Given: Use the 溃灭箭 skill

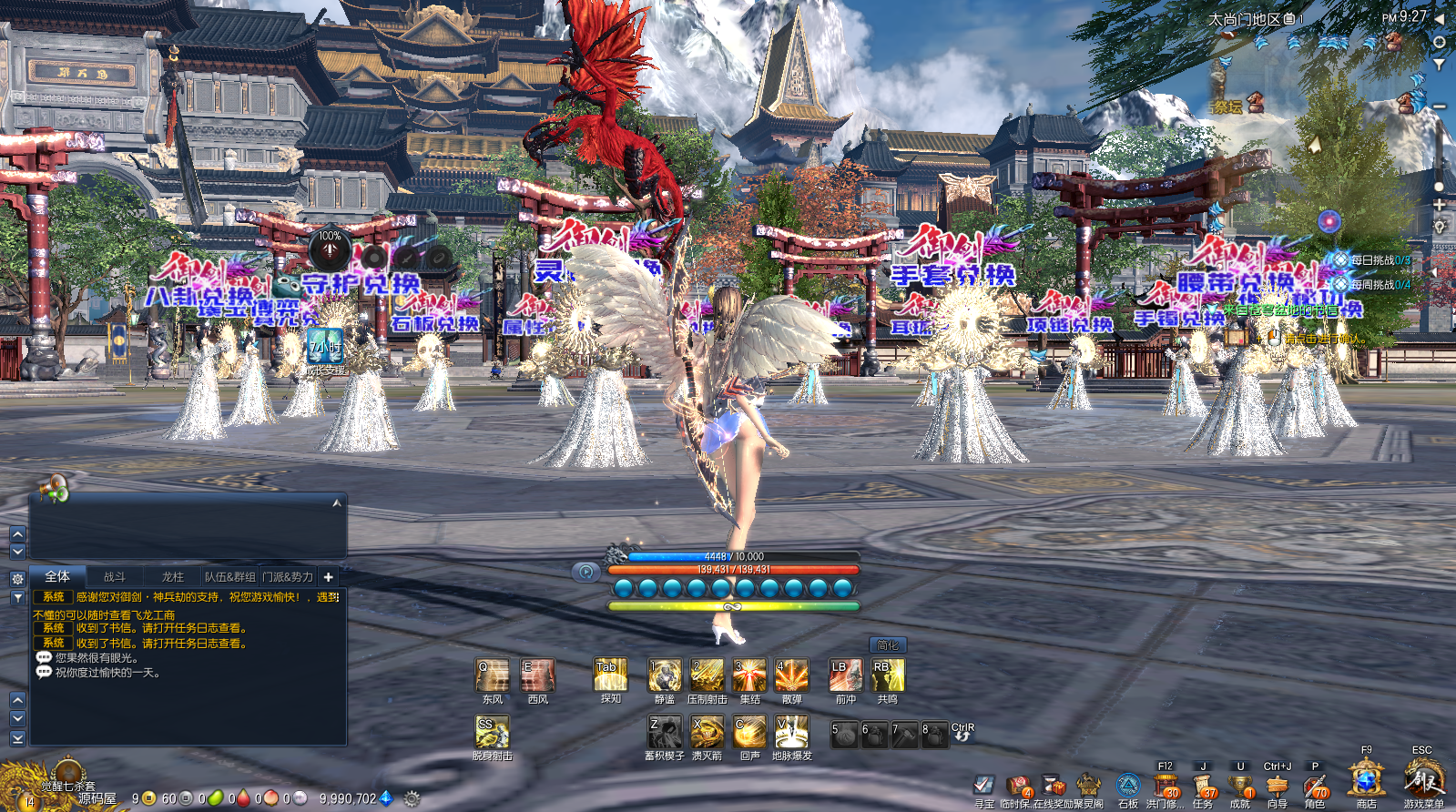Looking at the screenshot, I should [707, 732].
